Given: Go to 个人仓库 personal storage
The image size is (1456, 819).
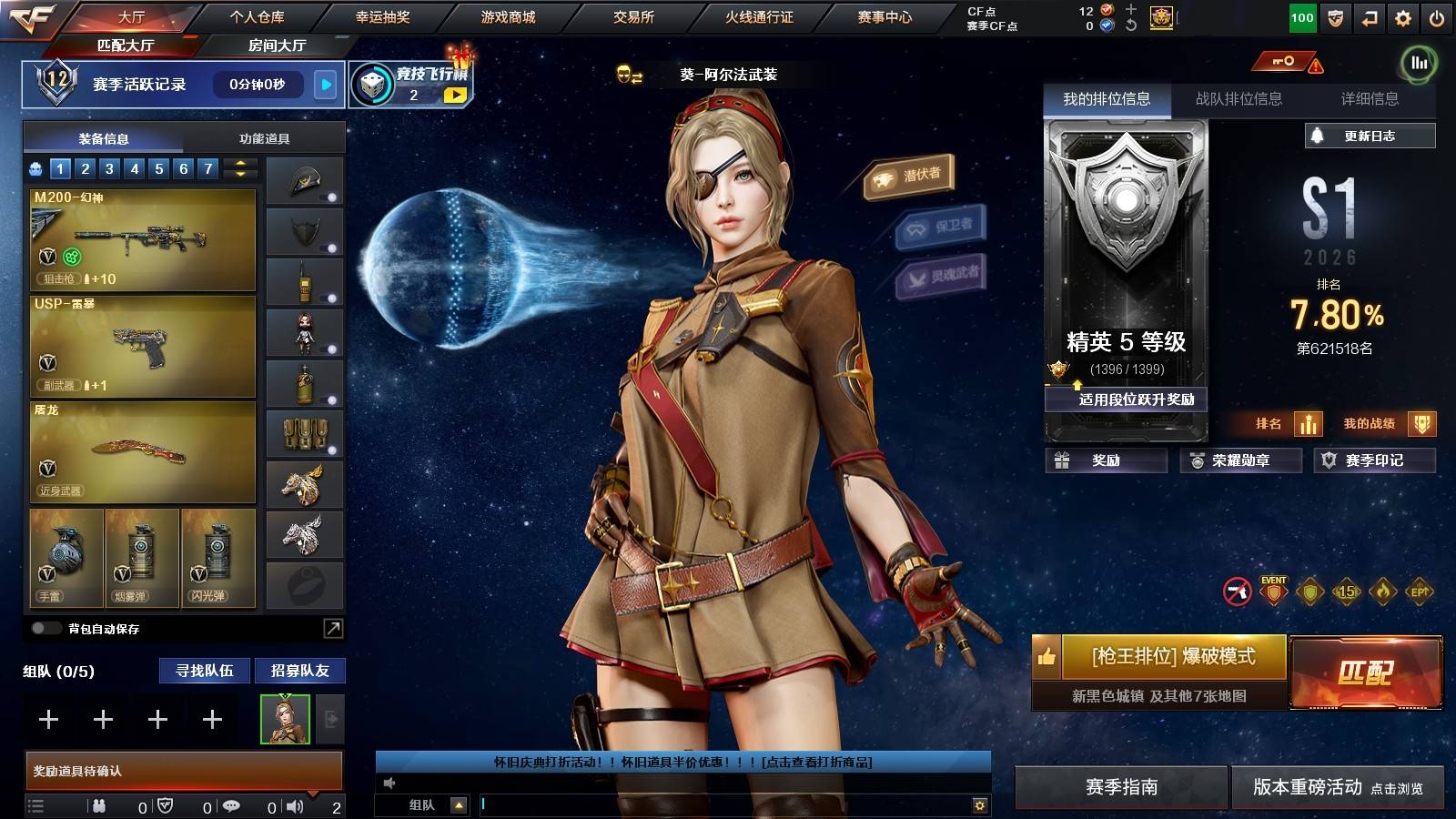Looking at the screenshot, I should [x=257, y=17].
